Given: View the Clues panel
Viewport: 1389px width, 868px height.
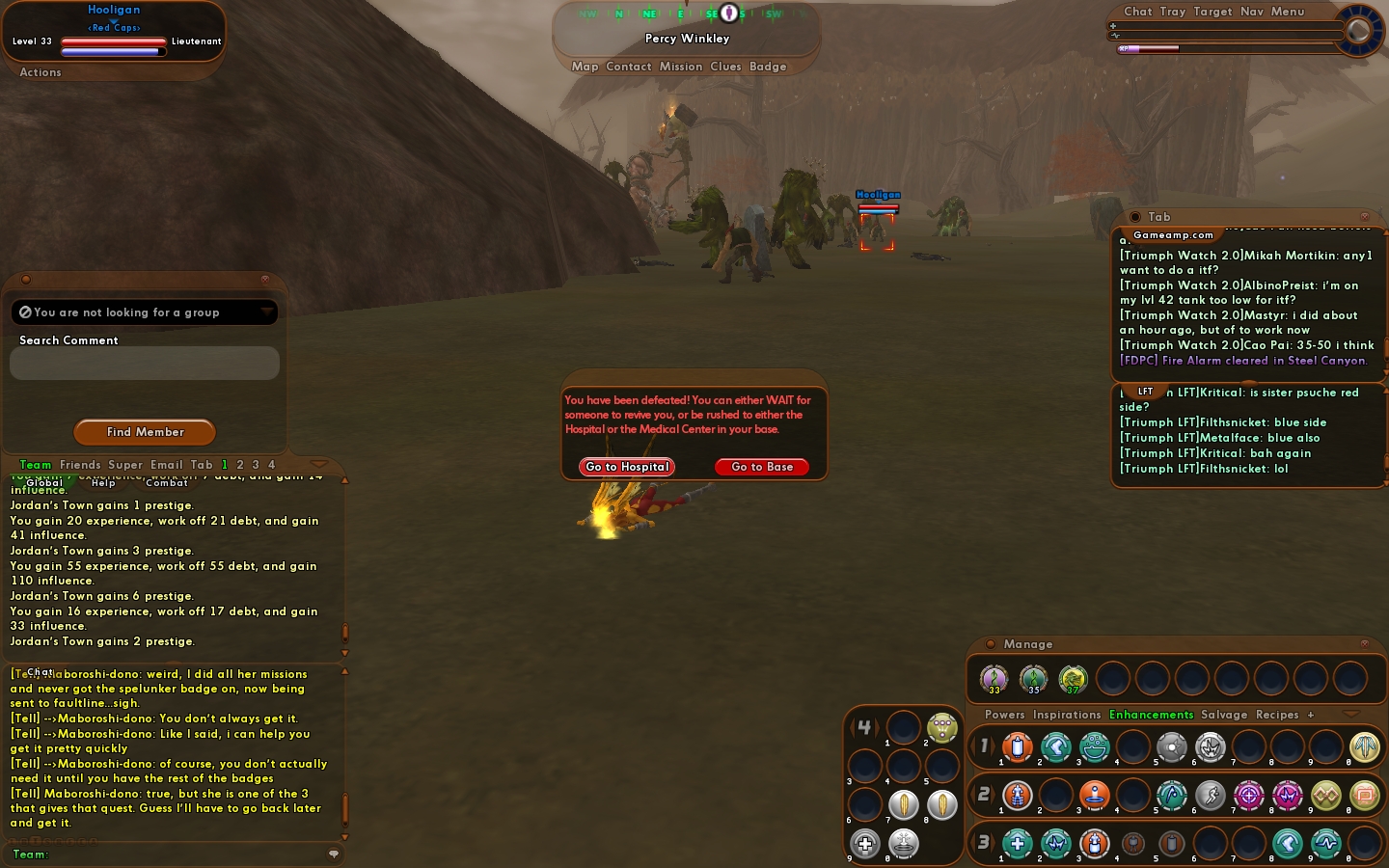Looking at the screenshot, I should click(x=725, y=67).
